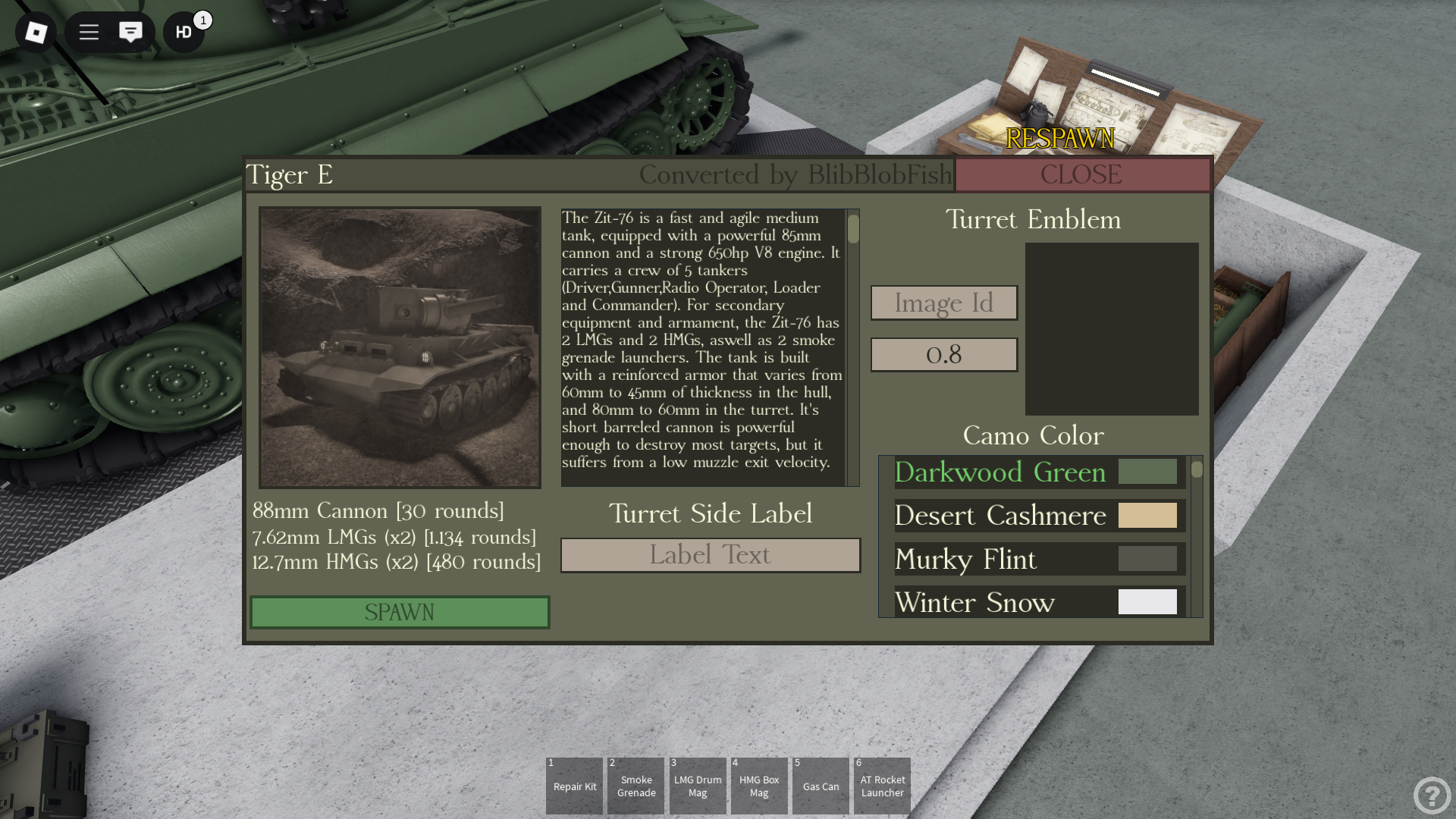The width and height of the screenshot is (1456, 819).
Task: Click the 0.8 emblem size field
Action: coord(944,354)
